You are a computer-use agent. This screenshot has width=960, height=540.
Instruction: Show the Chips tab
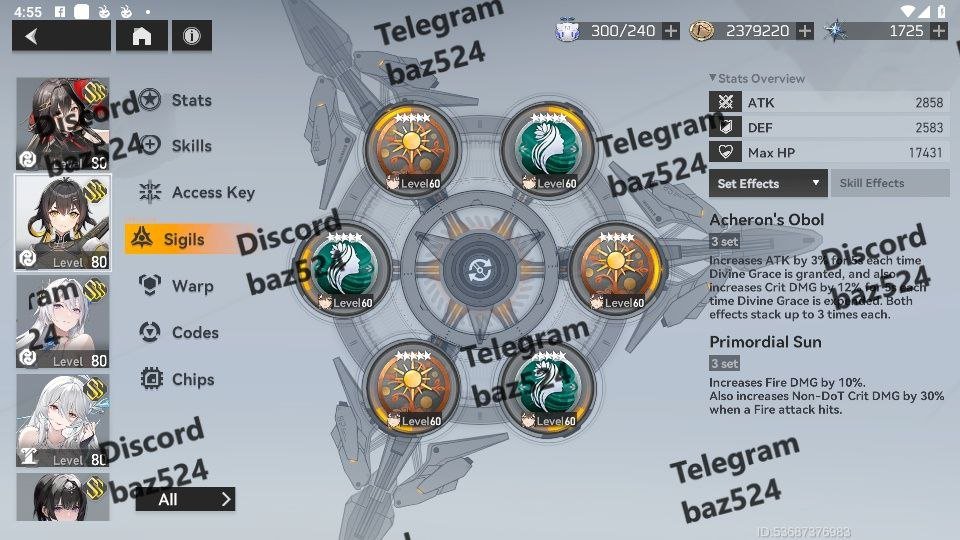[x=192, y=380]
